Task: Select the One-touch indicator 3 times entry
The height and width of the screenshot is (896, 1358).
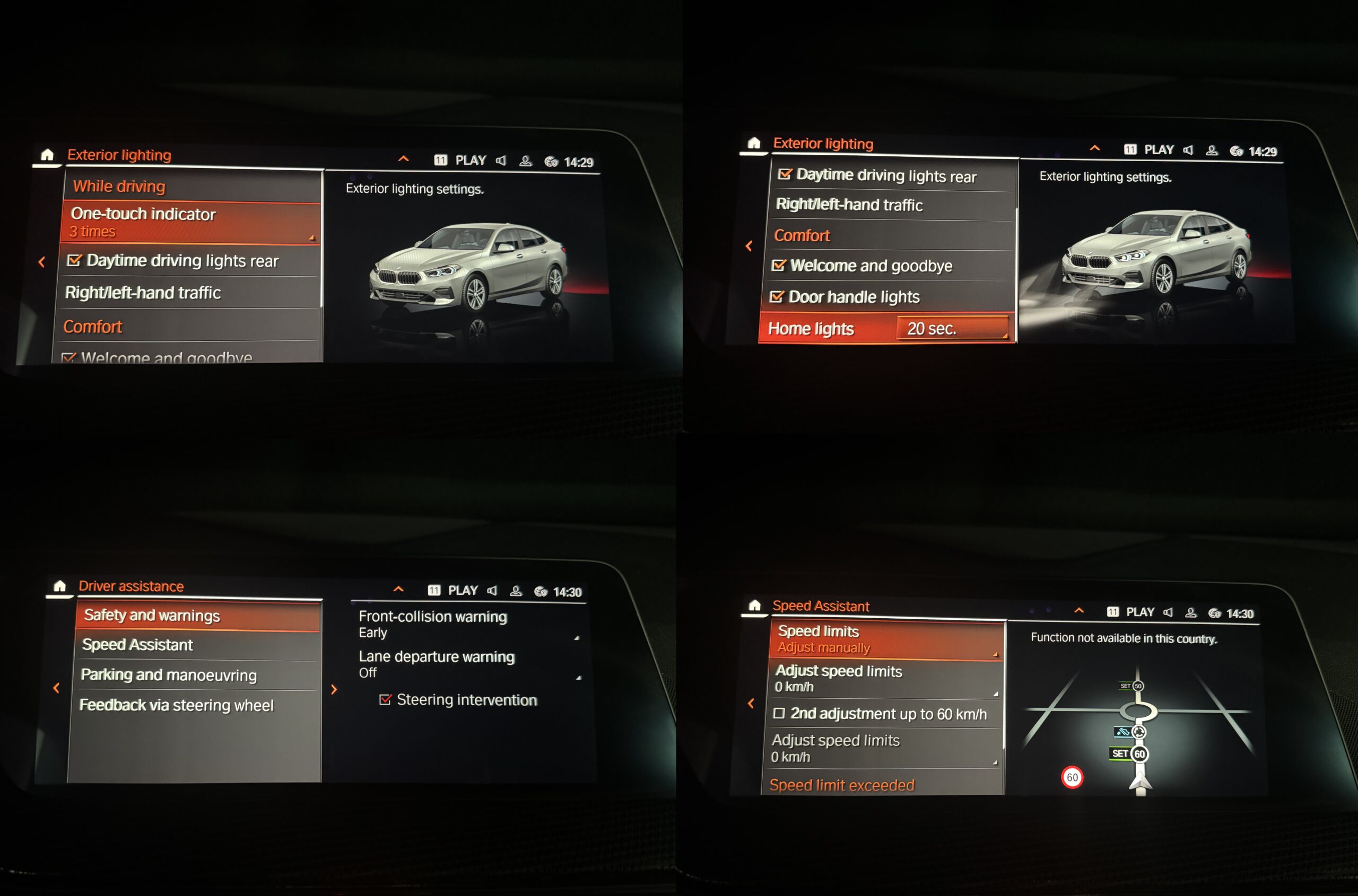Action: pos(191,222)
